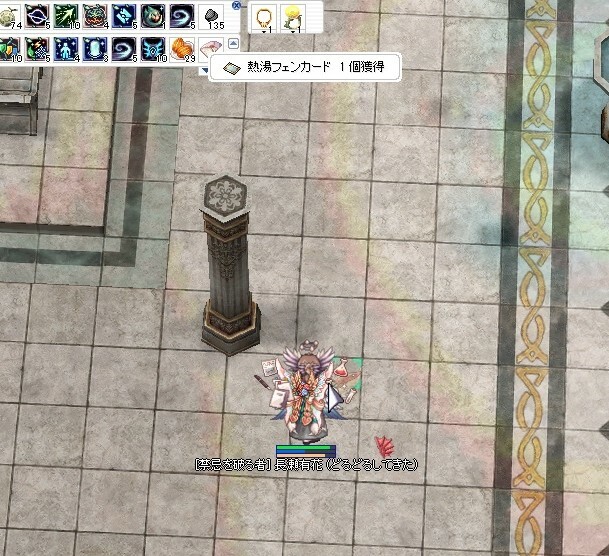Activate the blue winged emblem skill
Image resolution: width=609 pixels, height=556 pixels.
153,47
